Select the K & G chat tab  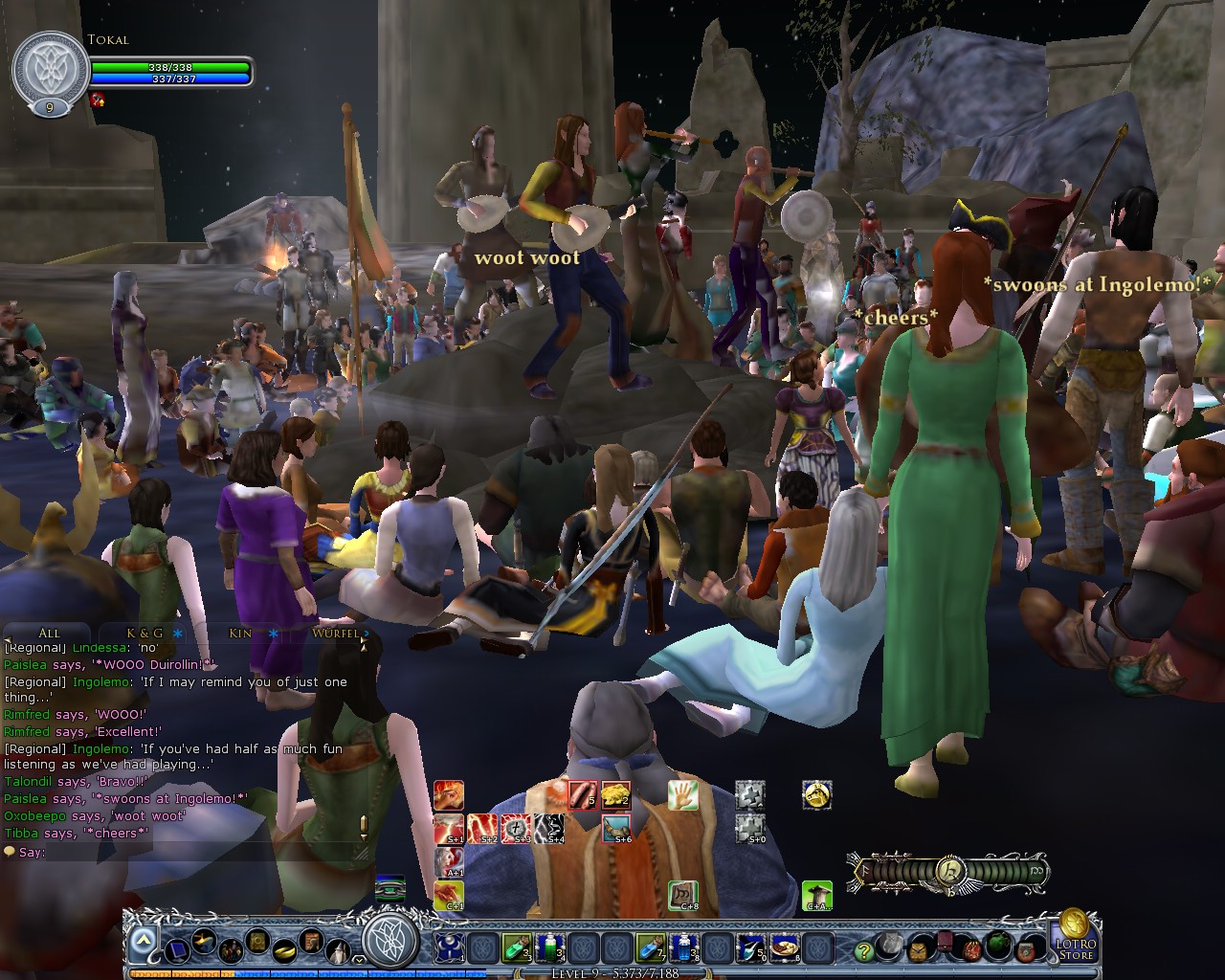click(x=145, y=633)
